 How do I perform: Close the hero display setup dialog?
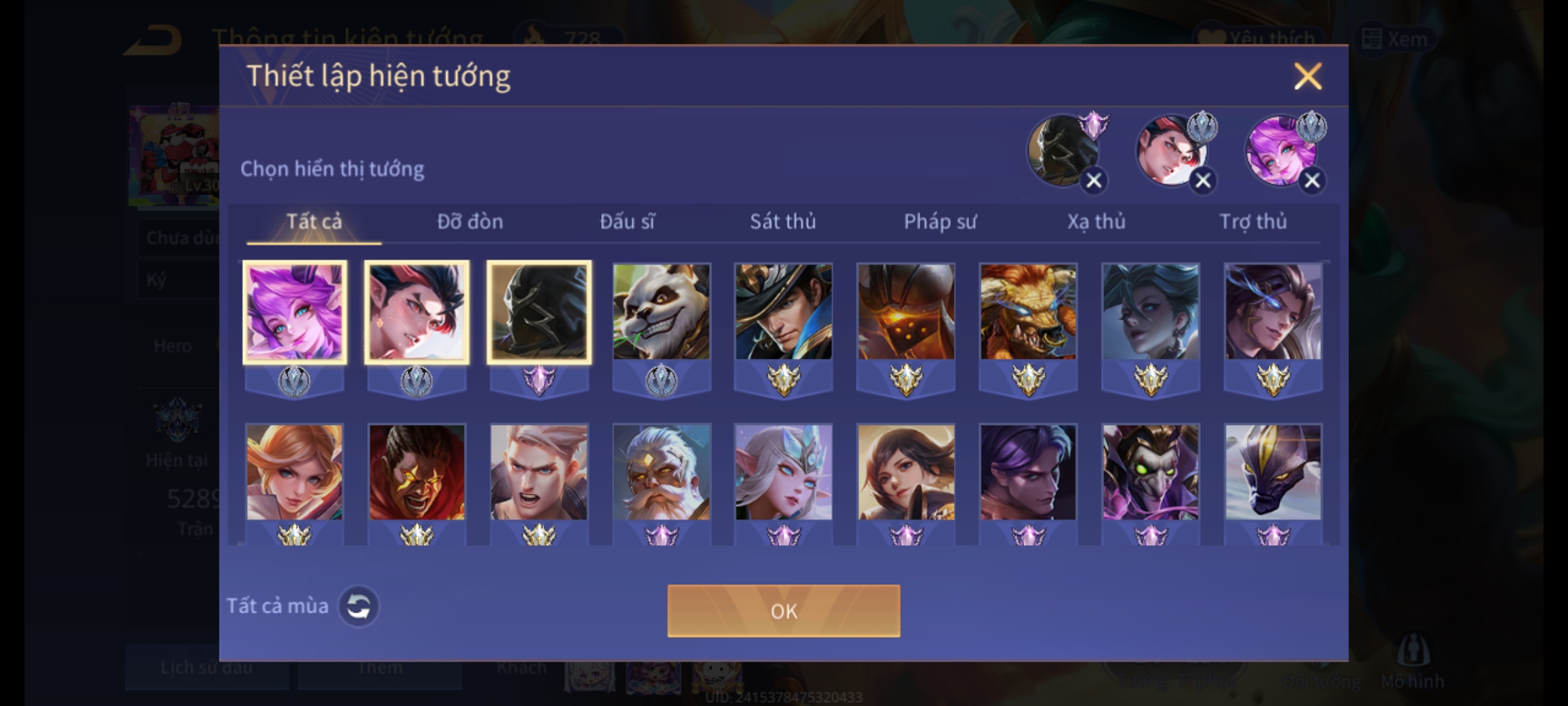(x=1307, y=76)
